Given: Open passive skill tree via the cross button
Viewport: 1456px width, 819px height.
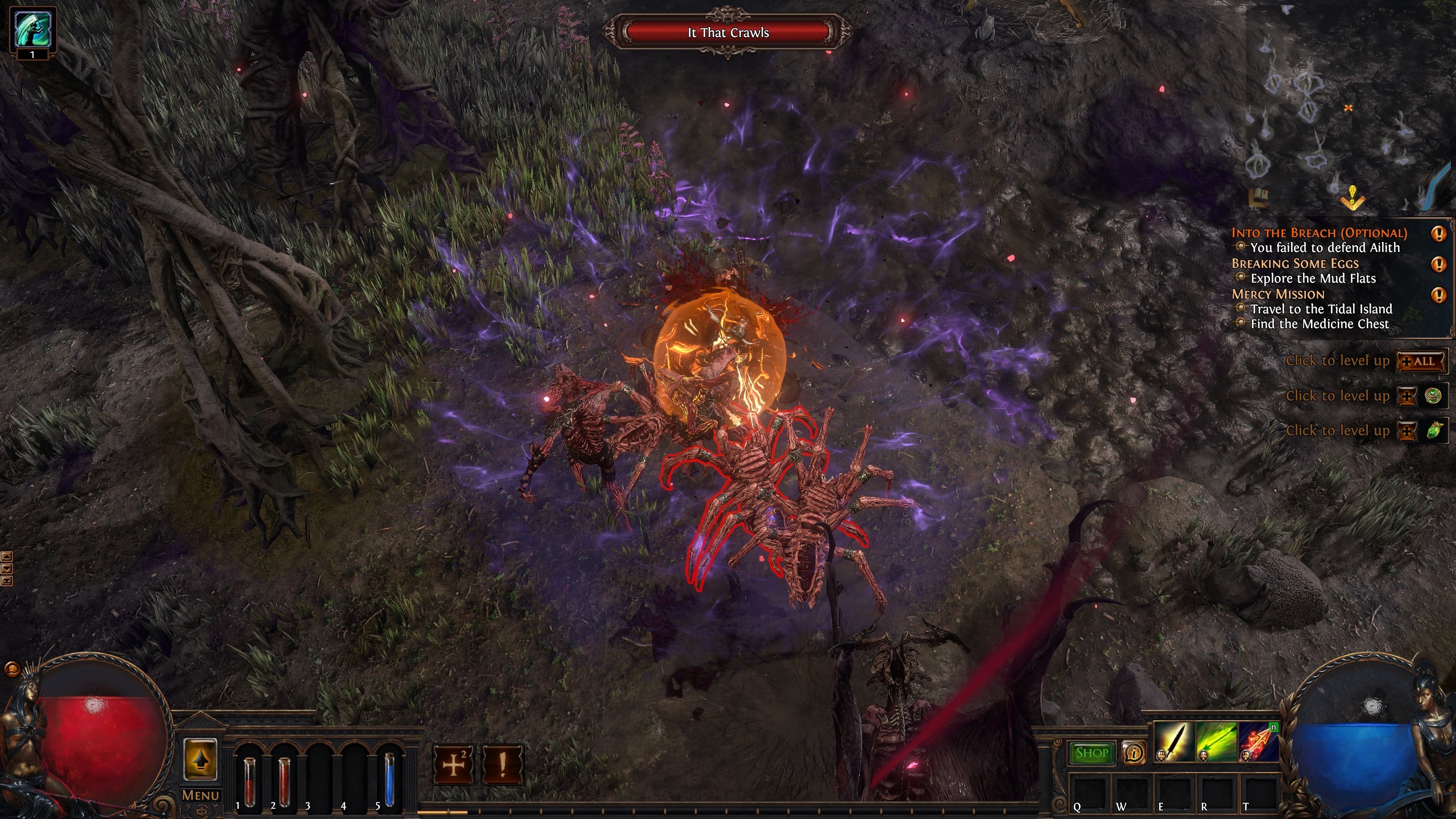Looking at the screenshot, I should tap(453, 765).
